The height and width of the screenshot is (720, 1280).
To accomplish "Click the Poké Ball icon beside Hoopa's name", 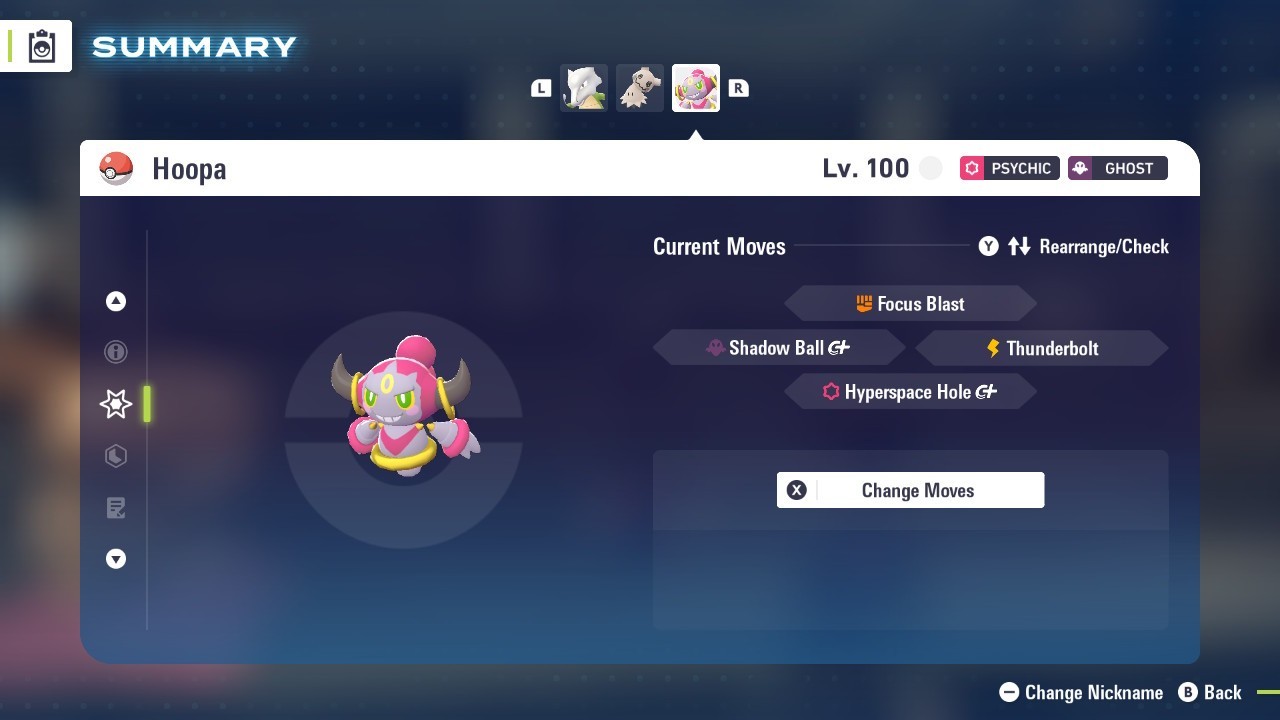I will [x=117, y=168].
